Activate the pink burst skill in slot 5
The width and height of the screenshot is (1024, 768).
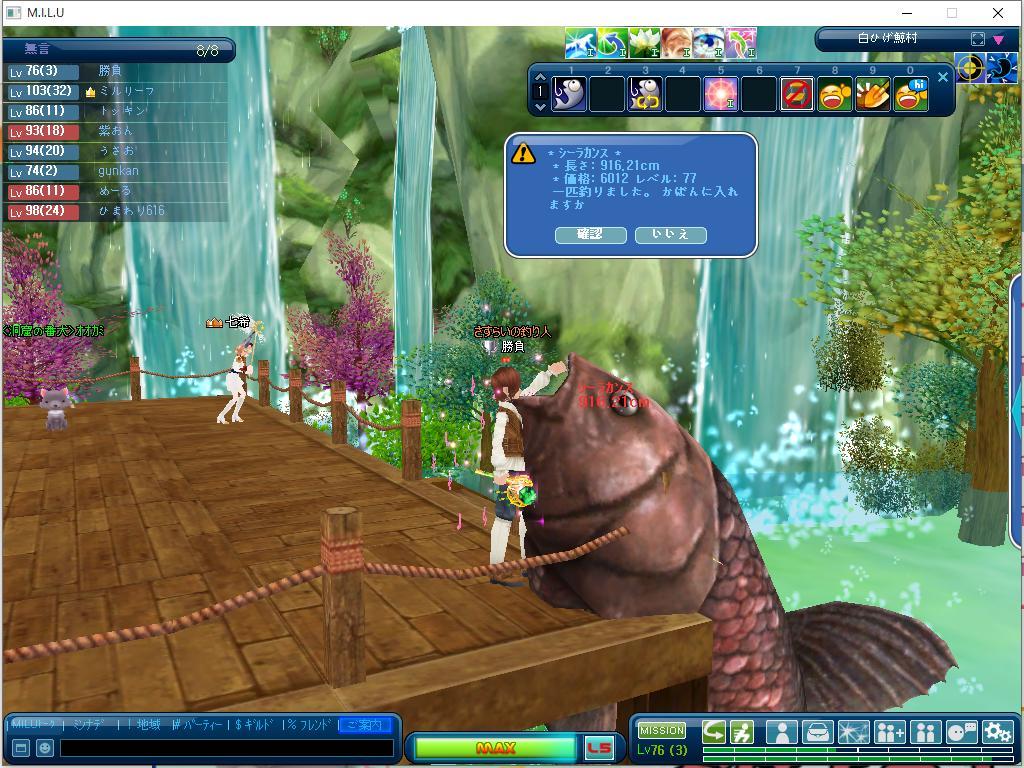pos(721,94)
